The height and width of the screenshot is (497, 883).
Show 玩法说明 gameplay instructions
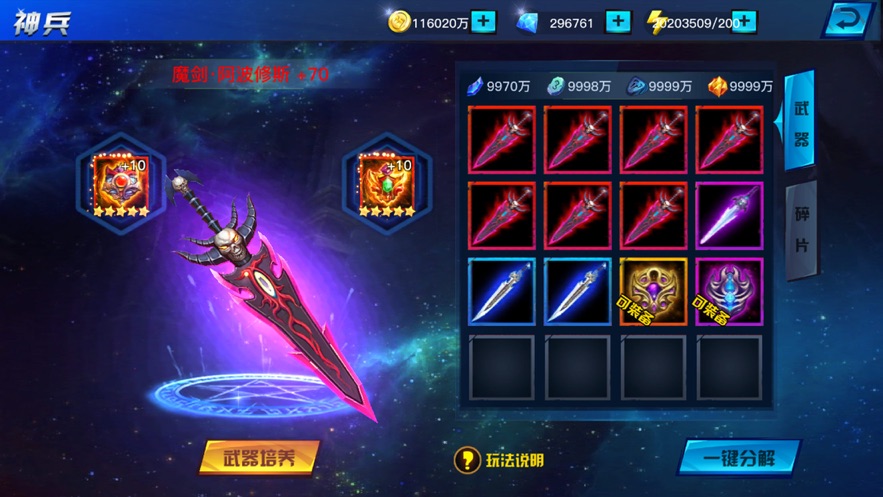tap(500, 460)
